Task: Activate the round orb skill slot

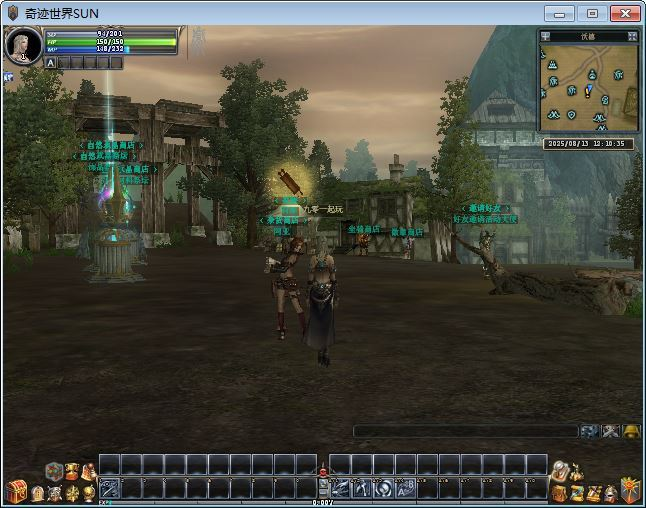Action: pyautogui.click(x=384, y=488)
